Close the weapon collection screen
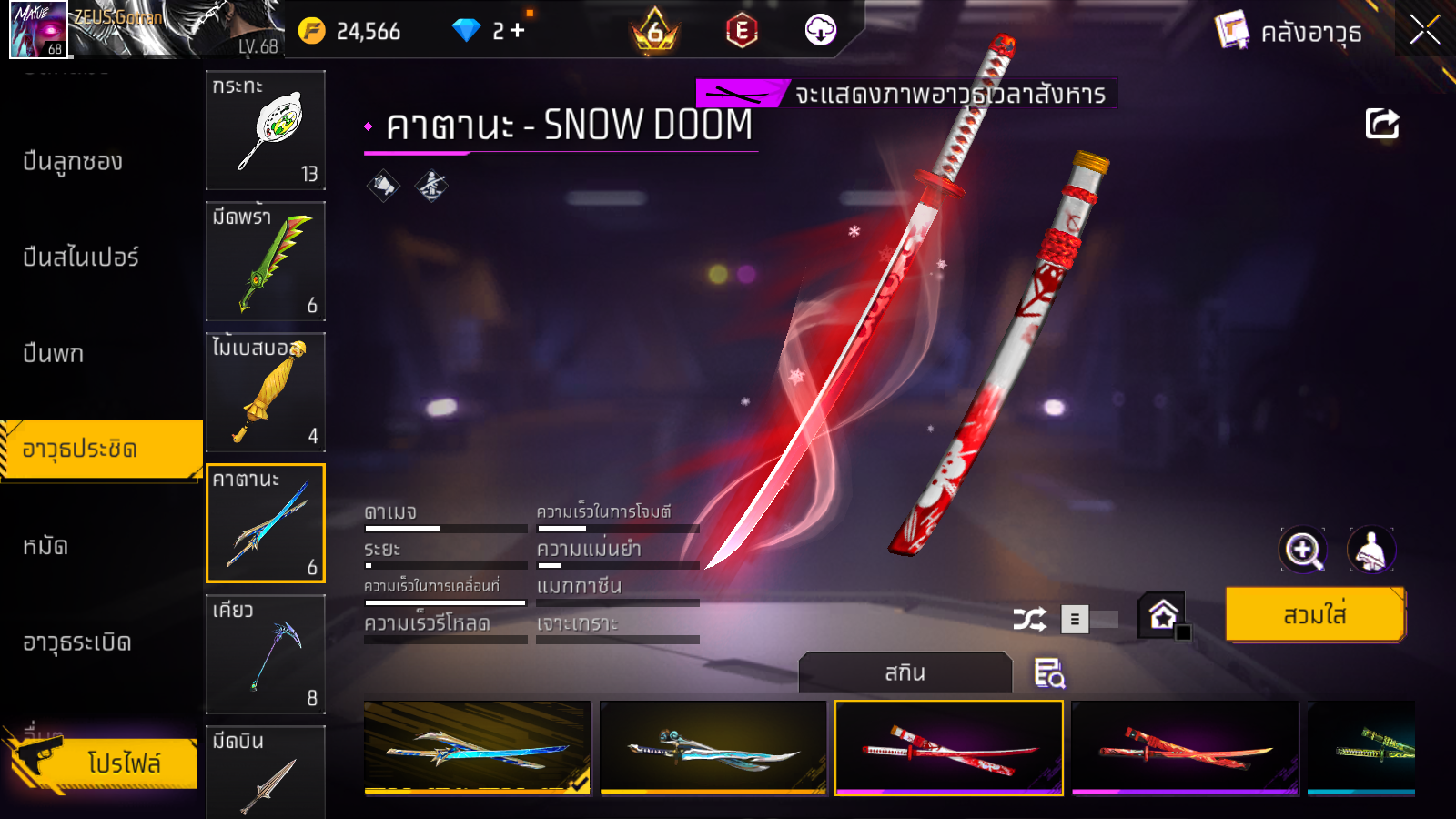The height and width of the screenshot is (819, 1456). tap(1424, 31)
